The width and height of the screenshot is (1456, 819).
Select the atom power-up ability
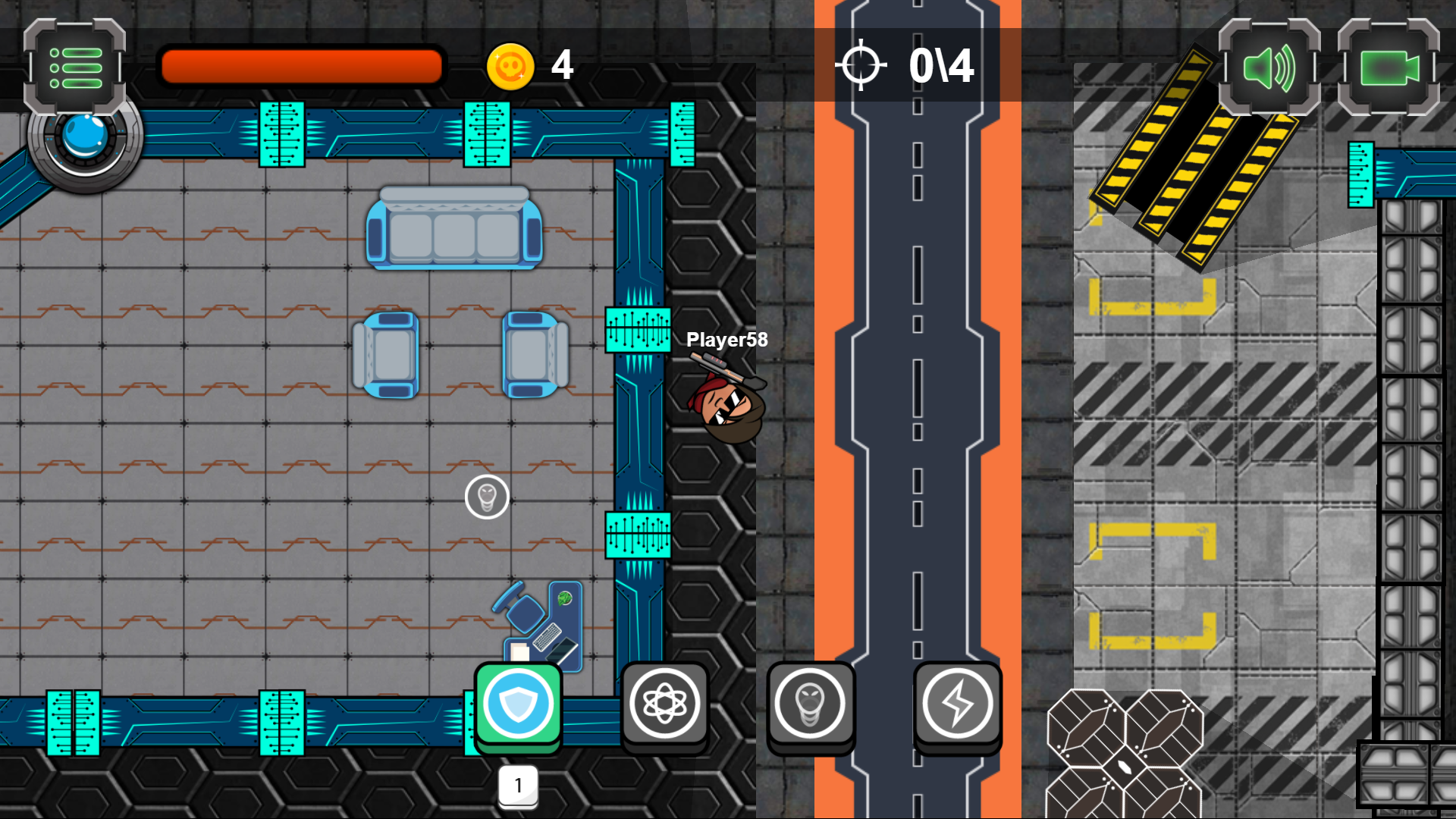(x=665, y=704)
